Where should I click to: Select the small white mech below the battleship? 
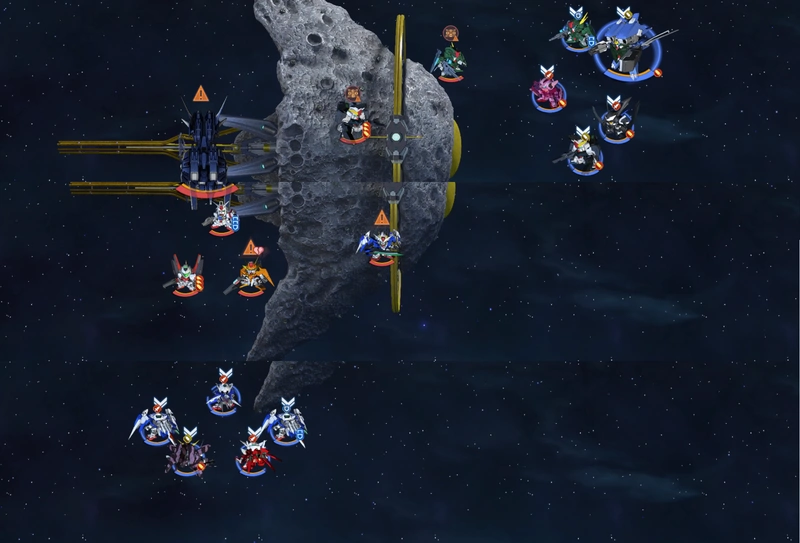pyautogui.click(x=221, y=216)
